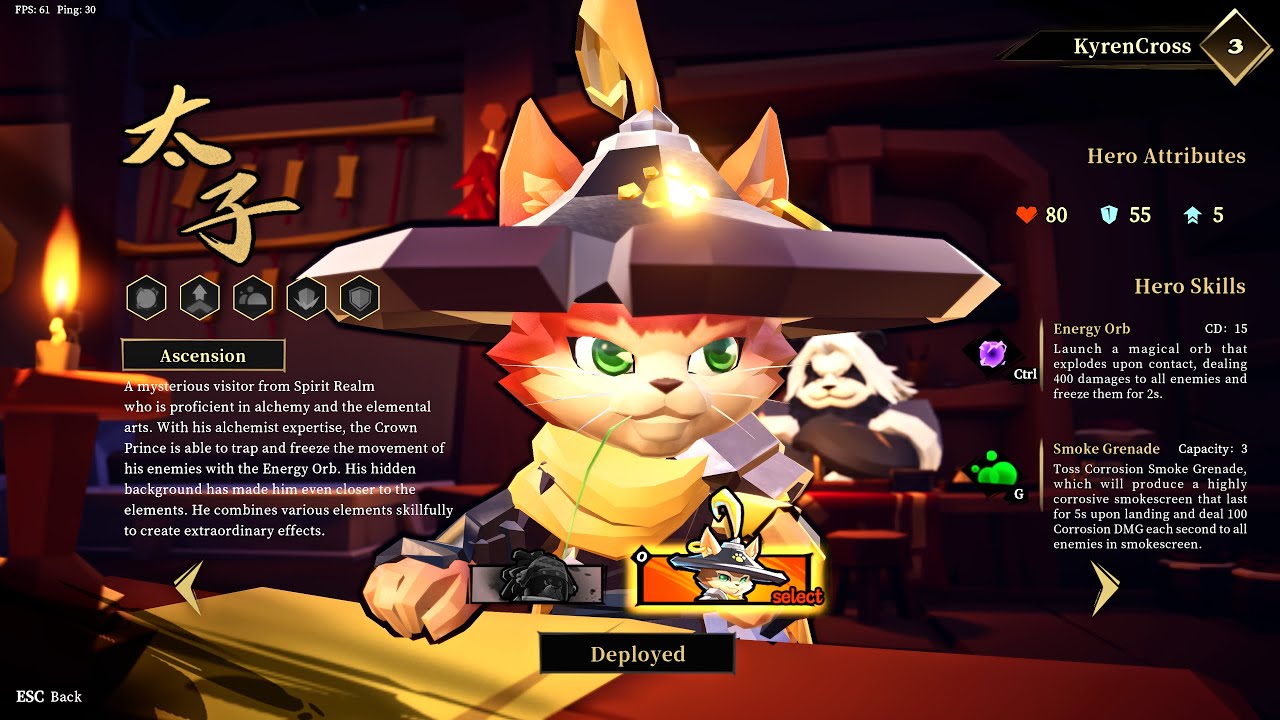Go to the previous hero with left arrow
The height and width of the screenshot is (720, 1280).
(x=189, y=587)
